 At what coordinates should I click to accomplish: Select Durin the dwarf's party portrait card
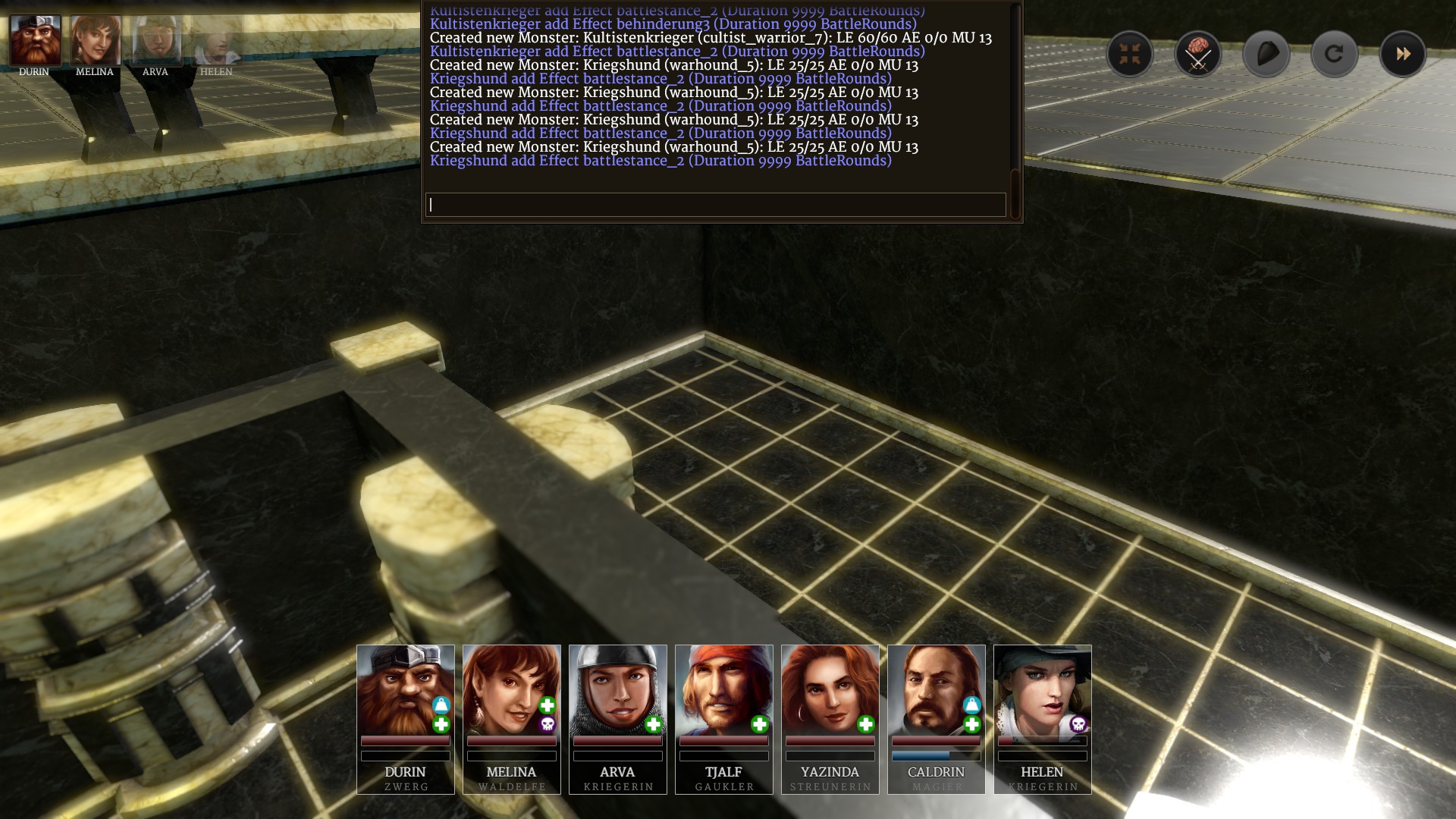coord(405,718)
